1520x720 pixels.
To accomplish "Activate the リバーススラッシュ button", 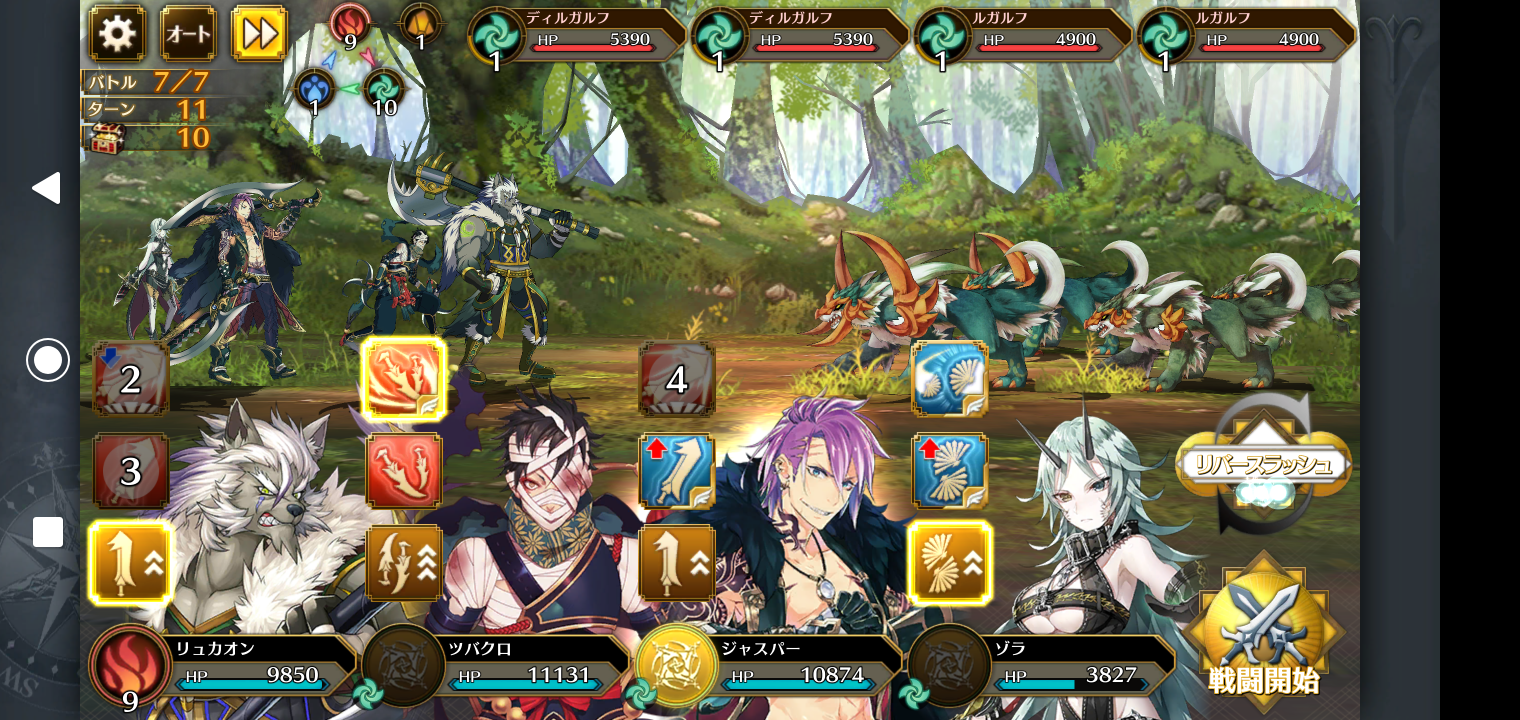I will coord(1263,464).
